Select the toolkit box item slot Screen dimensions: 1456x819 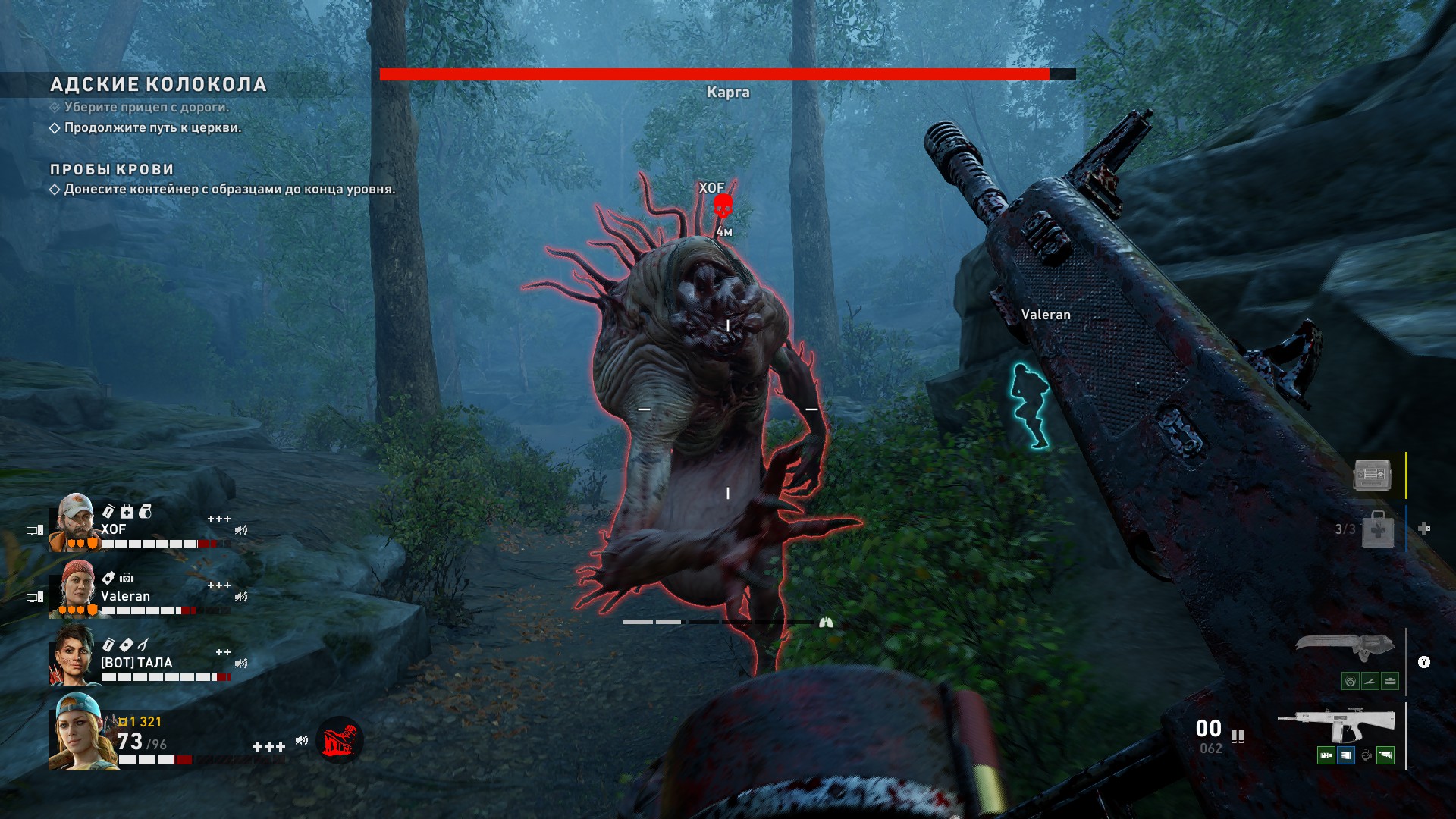(x=1372, y=475)
